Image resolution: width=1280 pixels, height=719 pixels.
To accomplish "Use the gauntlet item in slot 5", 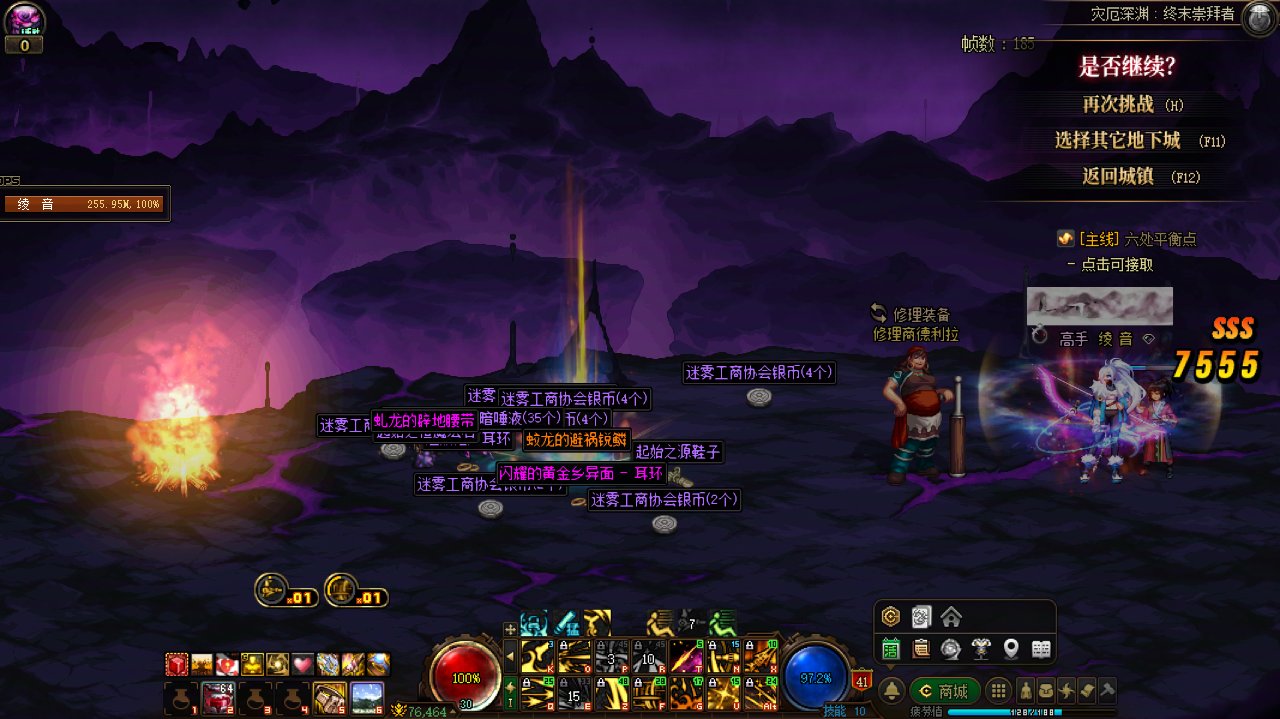I will pyautogui.click(x=328, y=697).
